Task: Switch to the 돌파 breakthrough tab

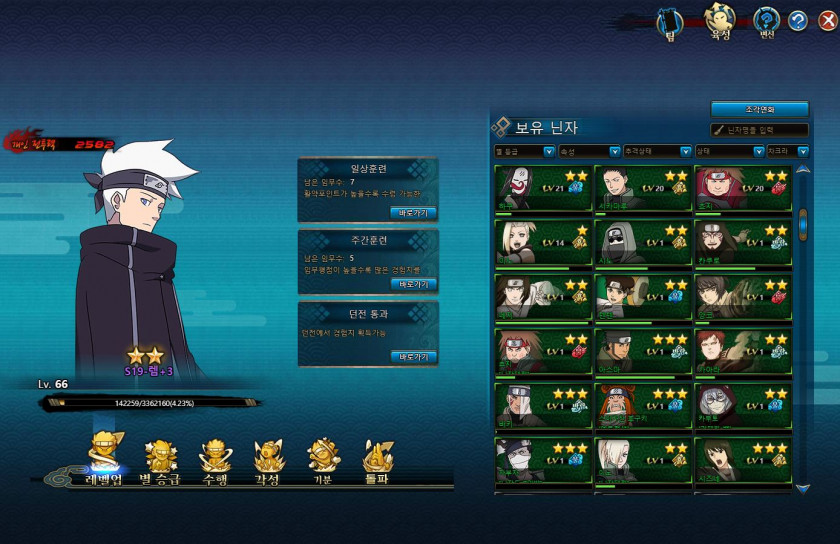Action: pos(377,461)
